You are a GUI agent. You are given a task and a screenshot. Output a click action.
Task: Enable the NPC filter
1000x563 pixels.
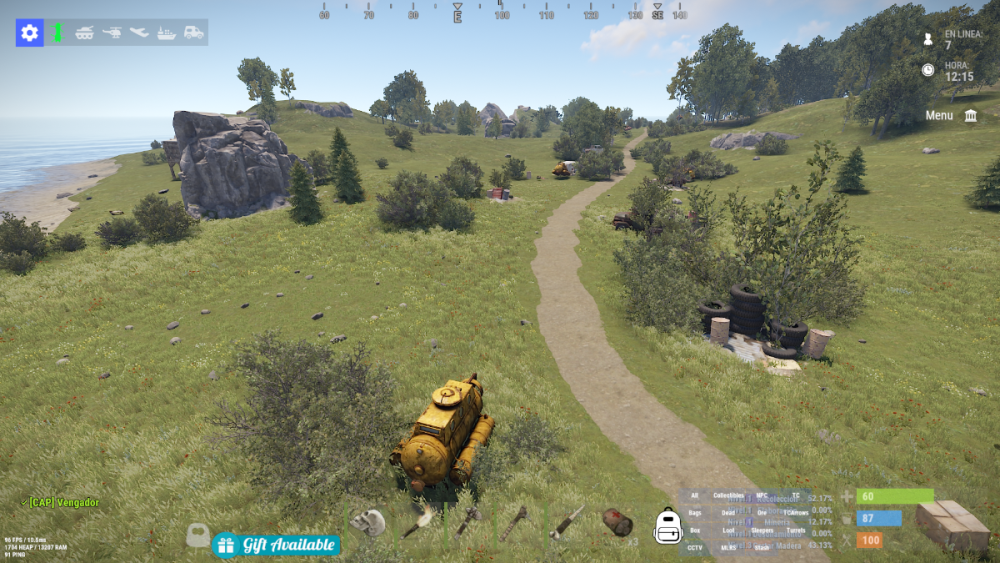click(762, 495)
